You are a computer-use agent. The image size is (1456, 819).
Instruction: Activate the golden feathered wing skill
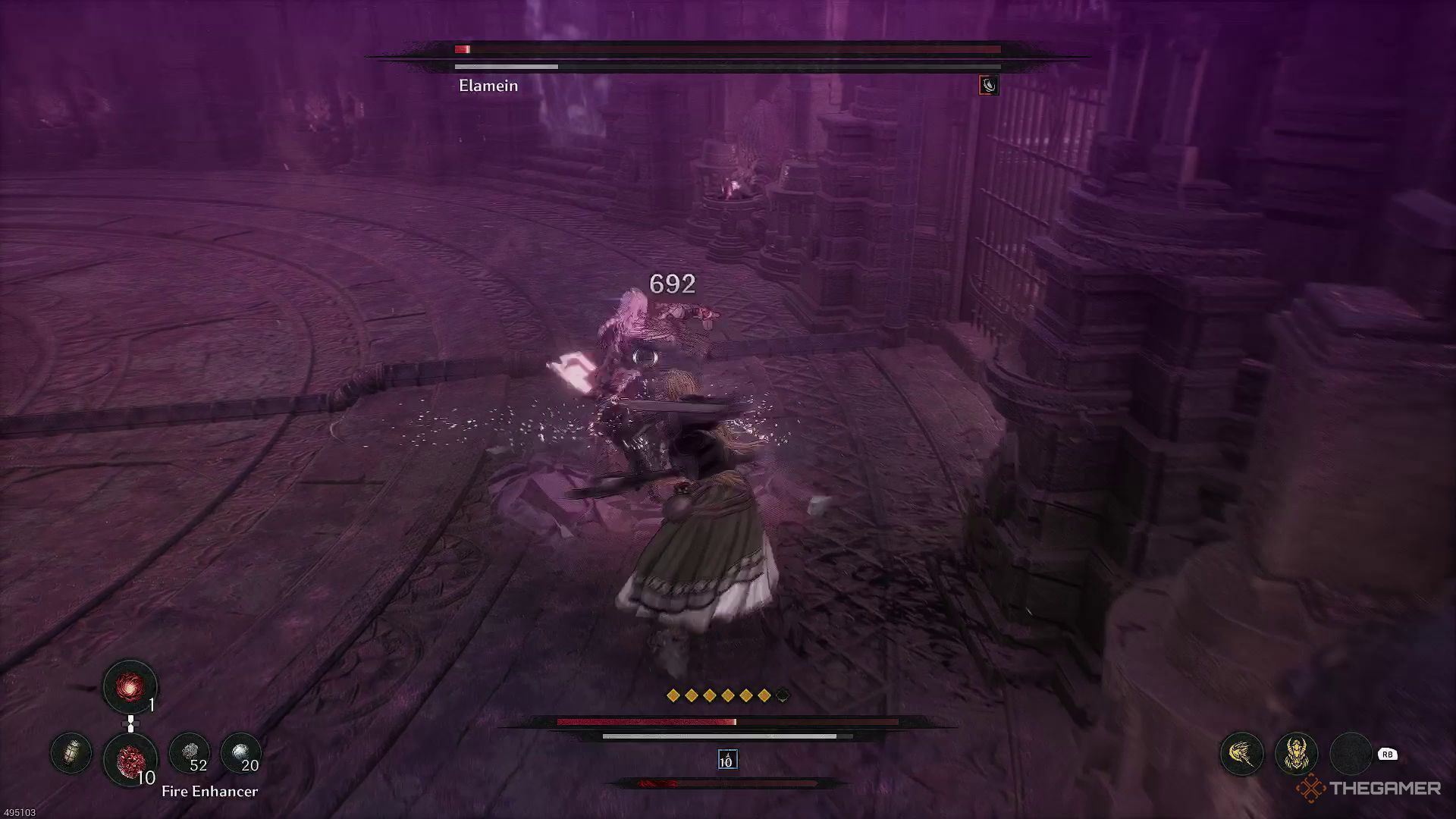[1241, 754]
